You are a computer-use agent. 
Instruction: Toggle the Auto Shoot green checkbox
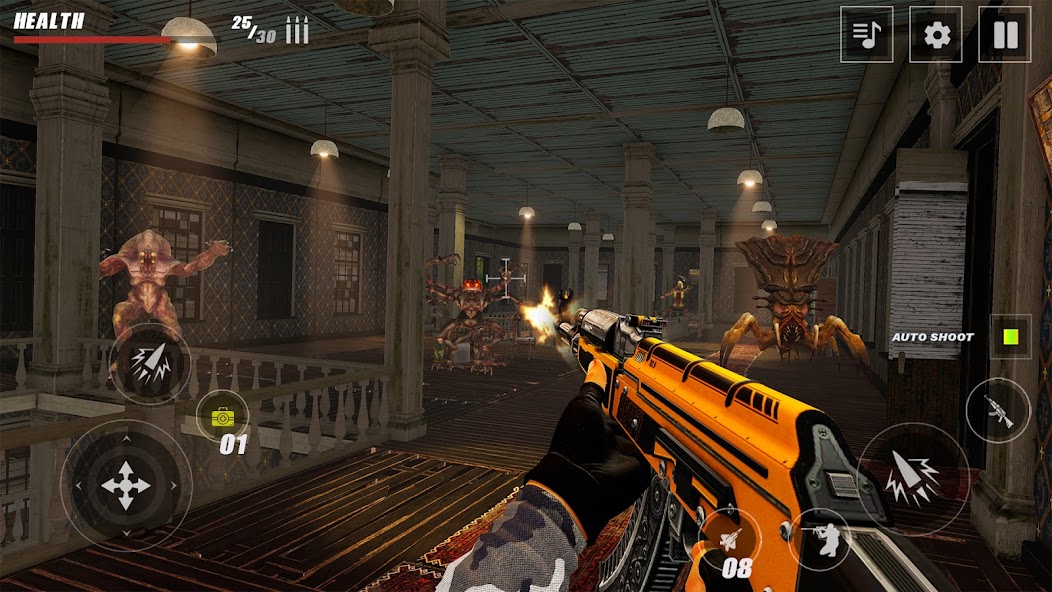click(x=1009, y=336)
